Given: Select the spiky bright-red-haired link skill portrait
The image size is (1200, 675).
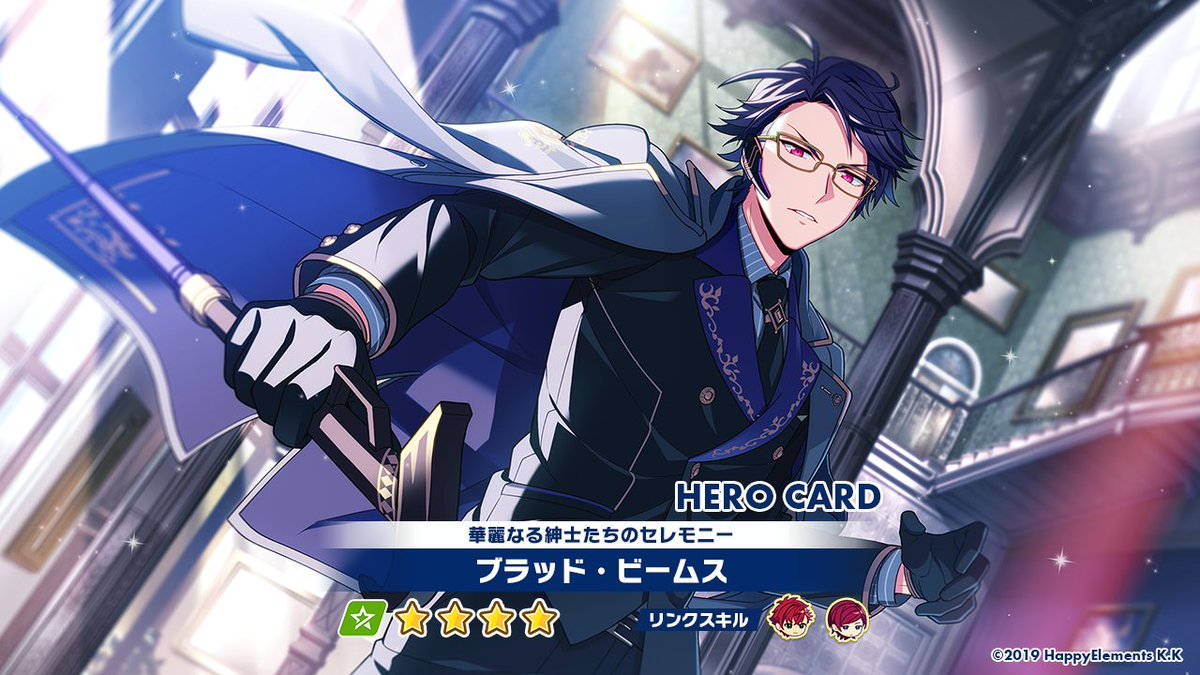Looking at the screenshot, I should [794, 620].
